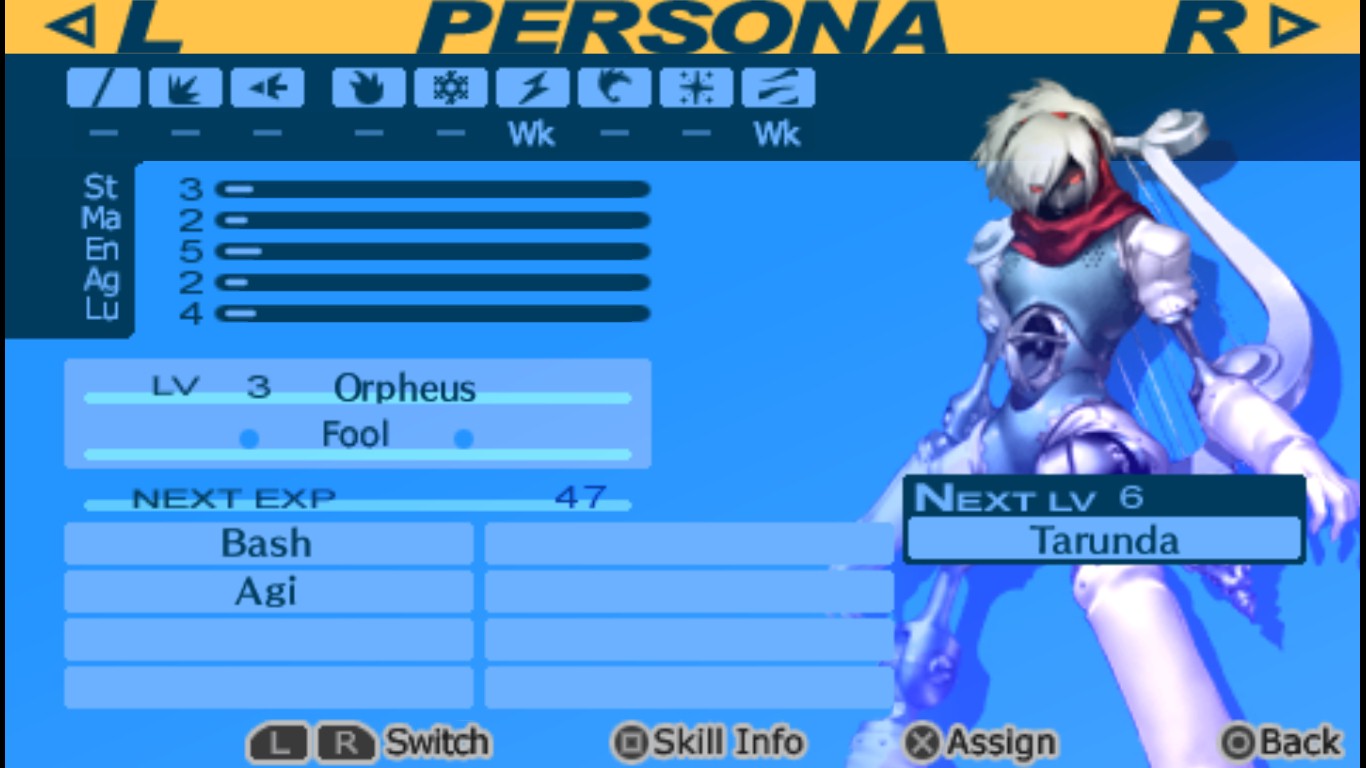
Task: Click the Wind element icon
Action: (x=615, y=87)
